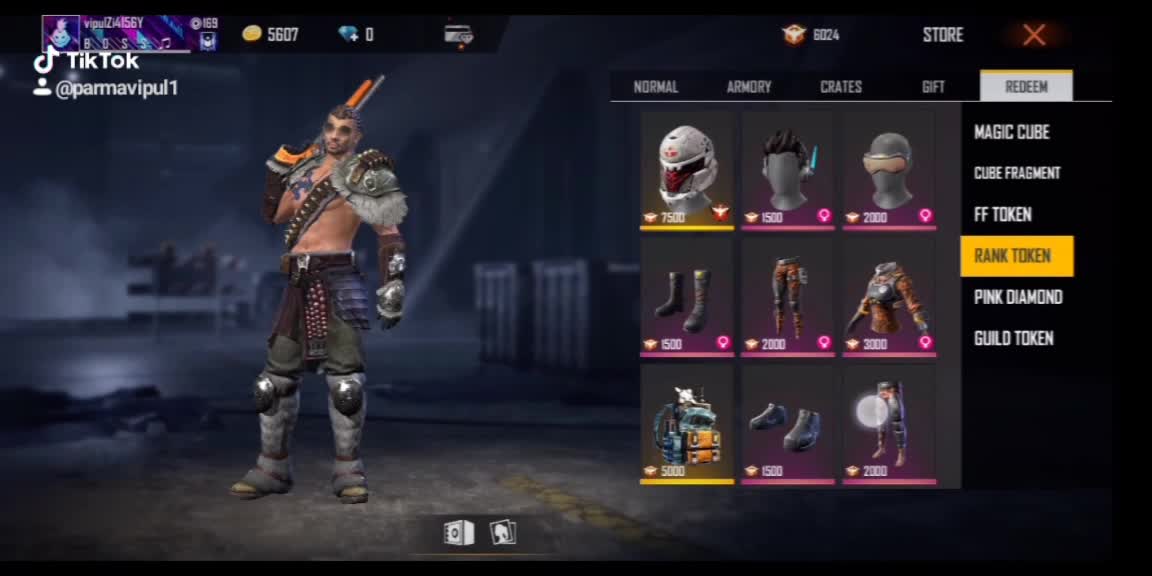Show the Pink Diamond redeem items
Image resolution: width=1152 pixels, height=576 pixels.
point(1018,297)
